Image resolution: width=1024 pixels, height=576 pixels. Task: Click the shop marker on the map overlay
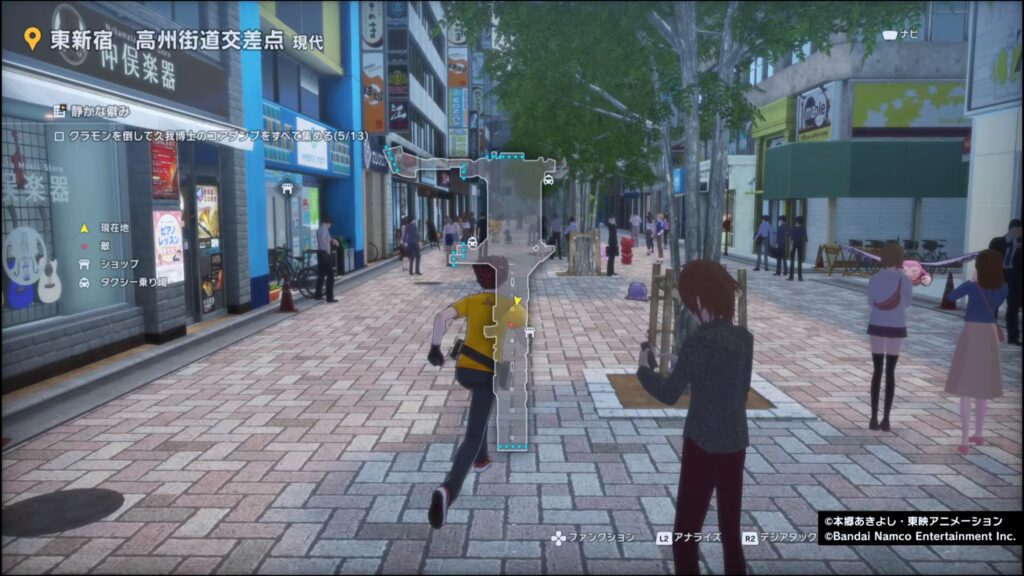(529, 331)
